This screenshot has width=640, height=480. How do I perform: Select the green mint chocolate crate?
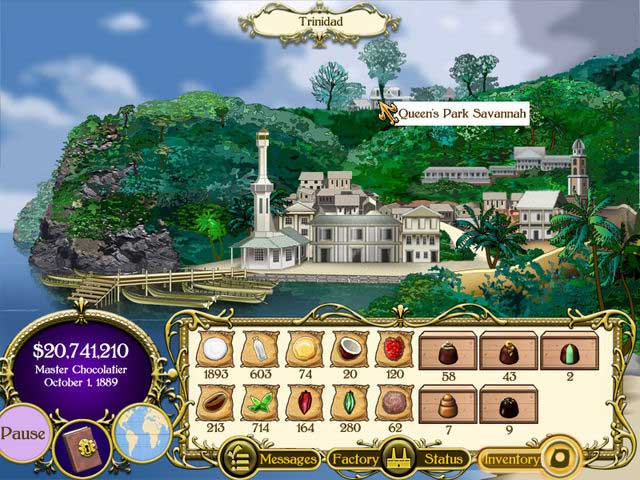tap(568, 351)
